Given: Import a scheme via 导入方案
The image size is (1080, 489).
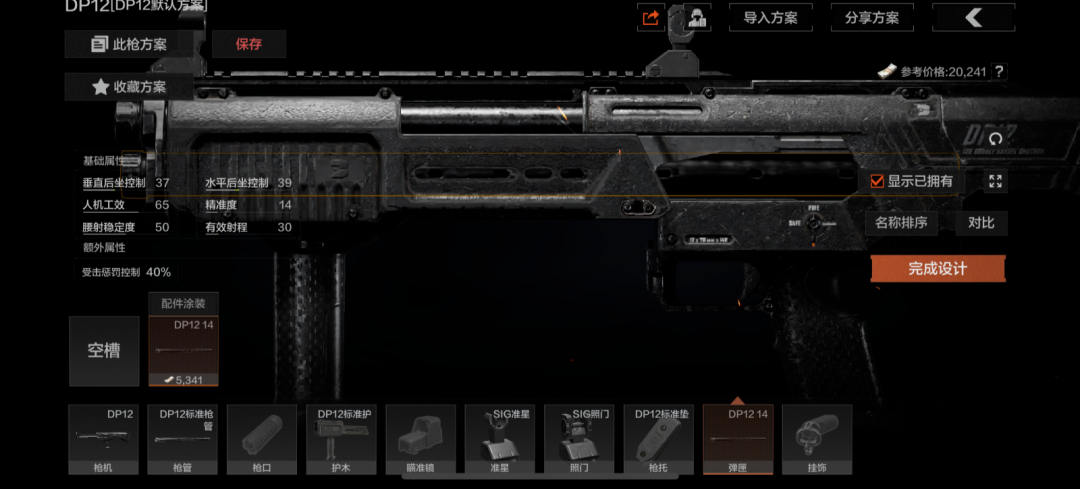Looking at the screenshot, I should pos(770,18).
